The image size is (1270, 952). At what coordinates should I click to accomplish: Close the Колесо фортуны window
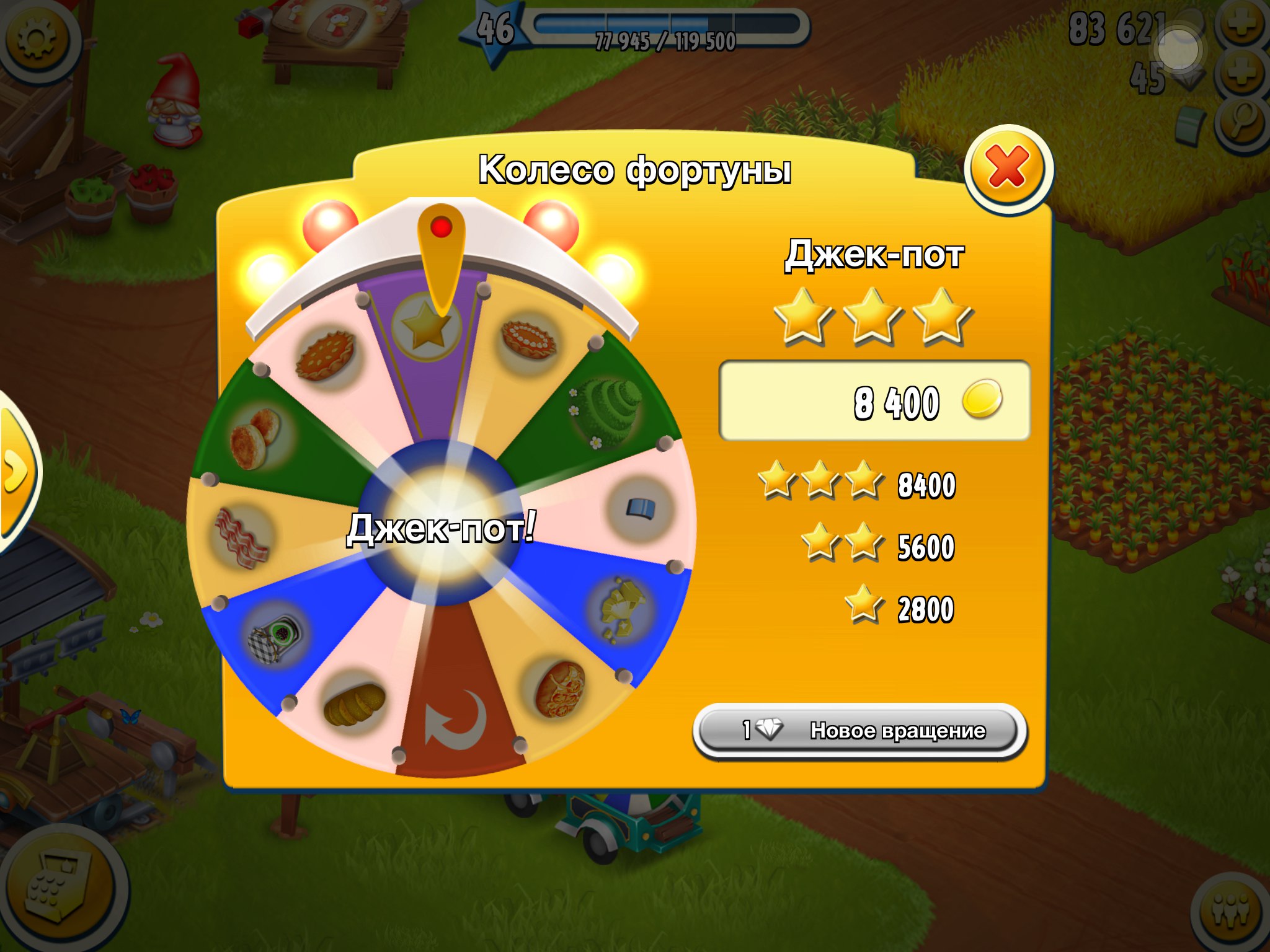pos(1008,169)
